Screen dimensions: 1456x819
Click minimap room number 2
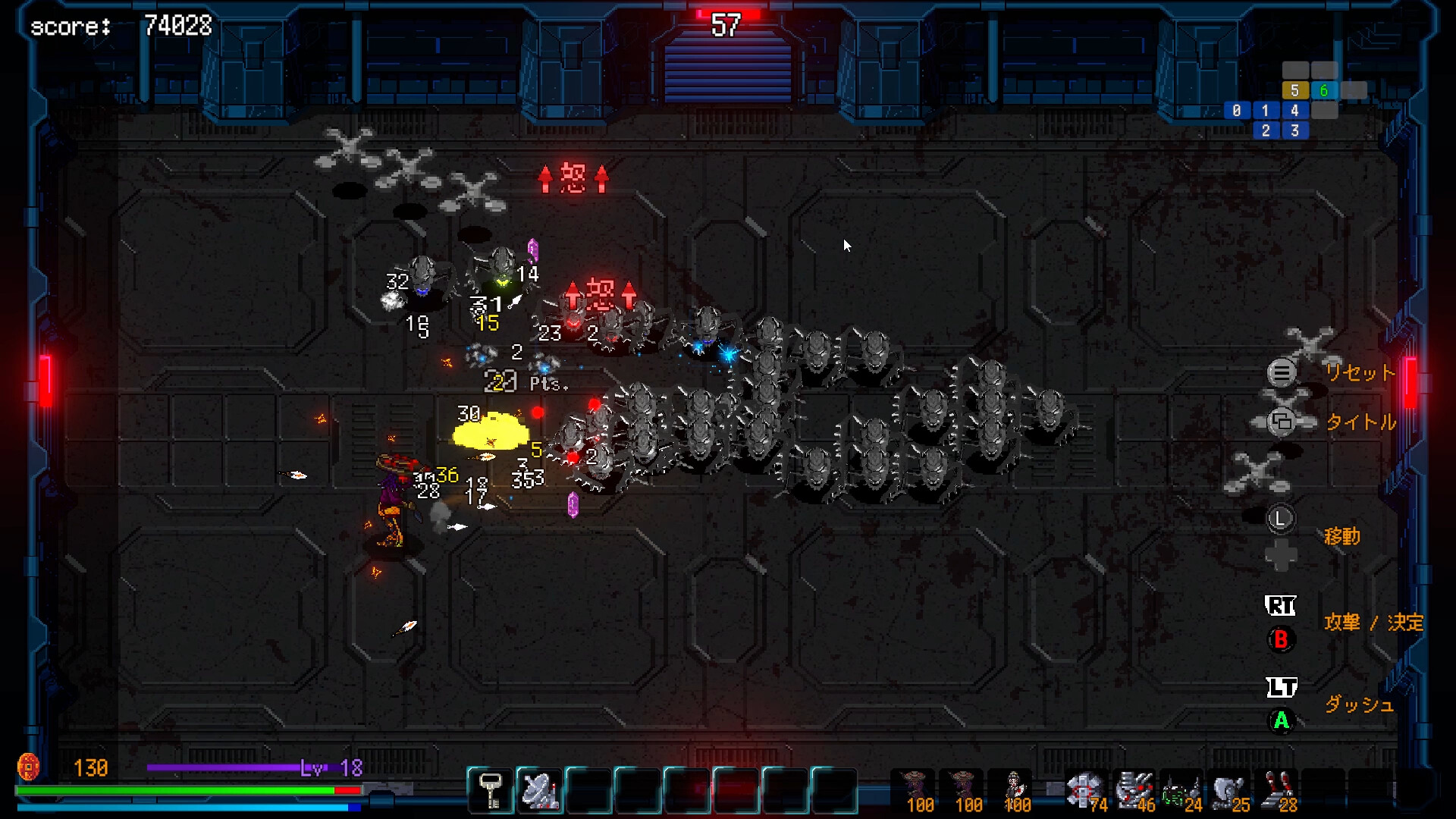pyautogui.click(x=1265, y=130)
